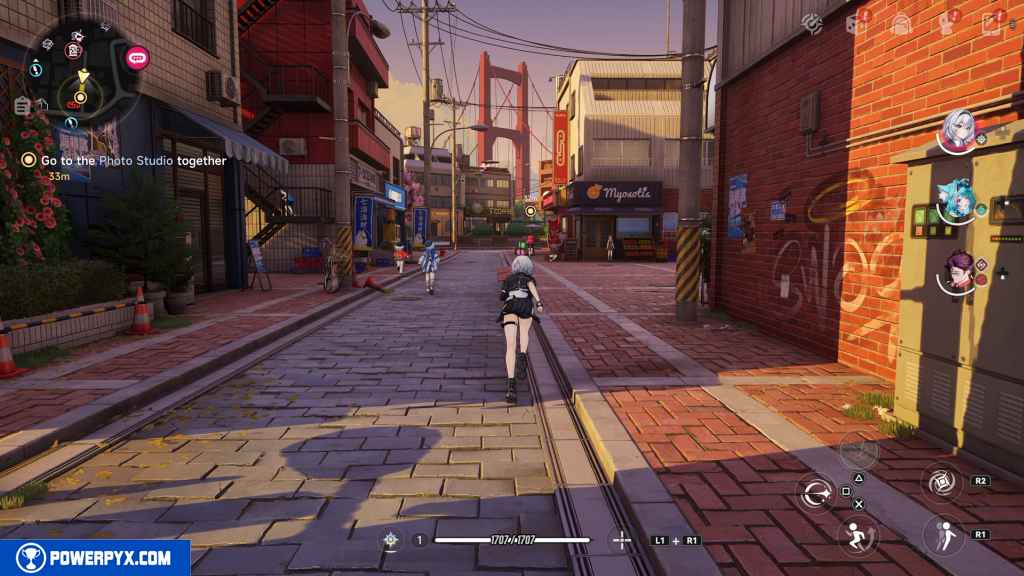Screen dimensions: 1024x576
Task: Open the pink chat bubble icon
Action: coord(137,56)
